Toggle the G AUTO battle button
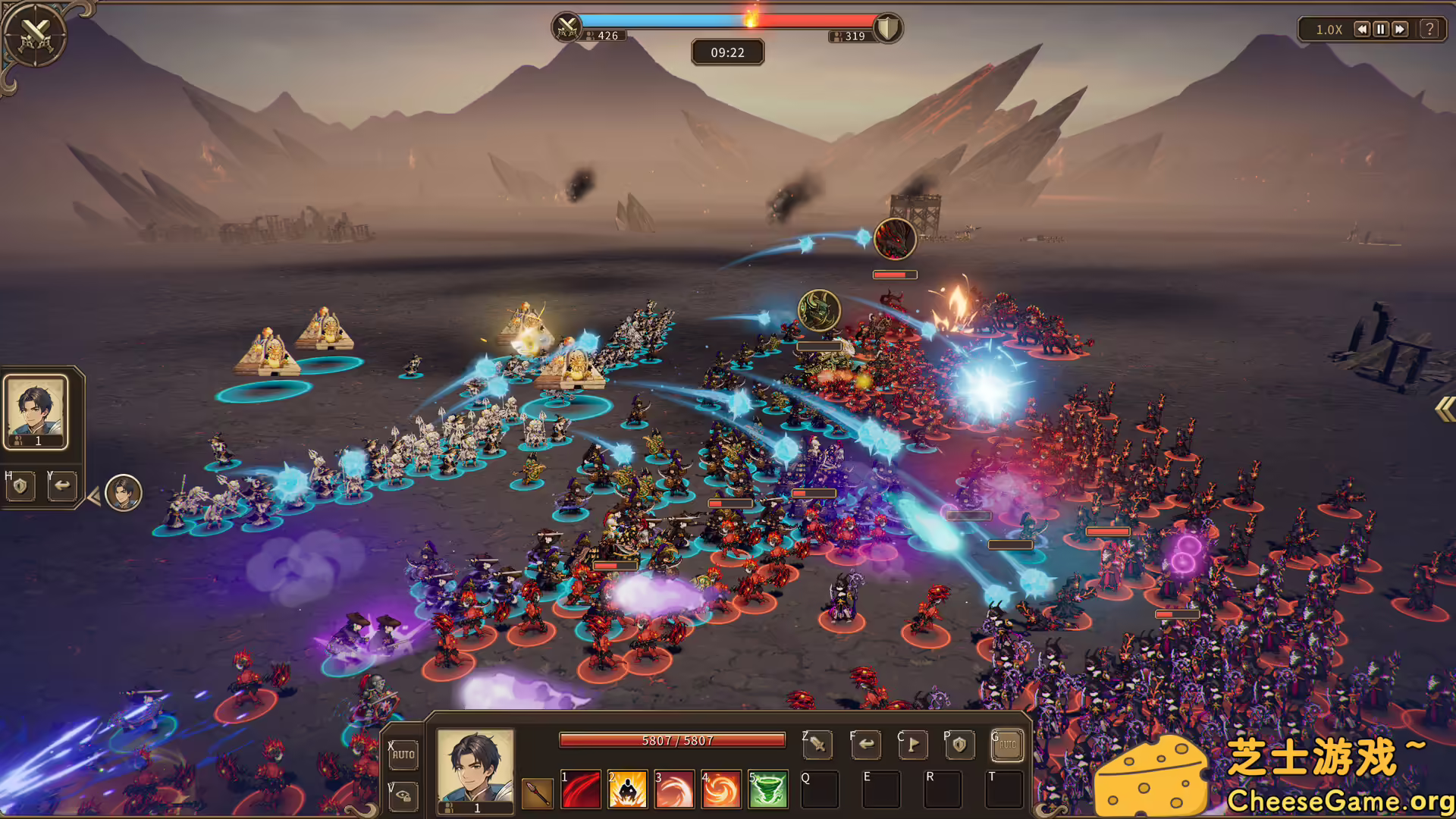The image size is (1456, 819). pyautogui.click(x=1006, y=745)
